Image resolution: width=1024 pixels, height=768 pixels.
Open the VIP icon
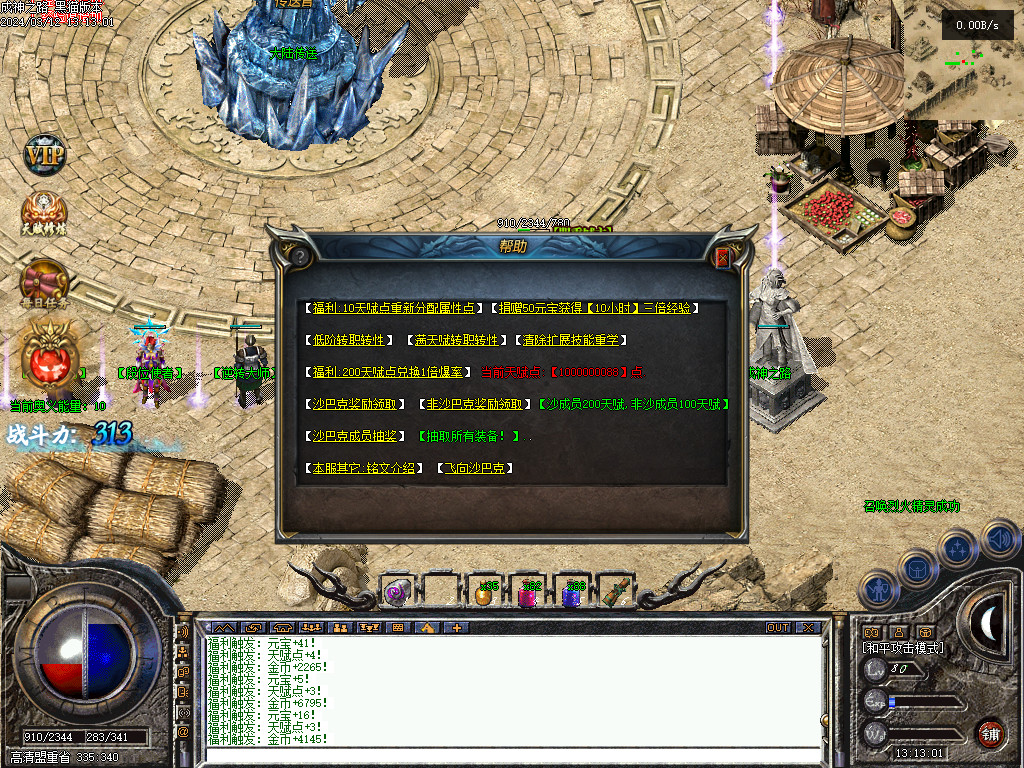pyautogui.click(x=44, y=156)
